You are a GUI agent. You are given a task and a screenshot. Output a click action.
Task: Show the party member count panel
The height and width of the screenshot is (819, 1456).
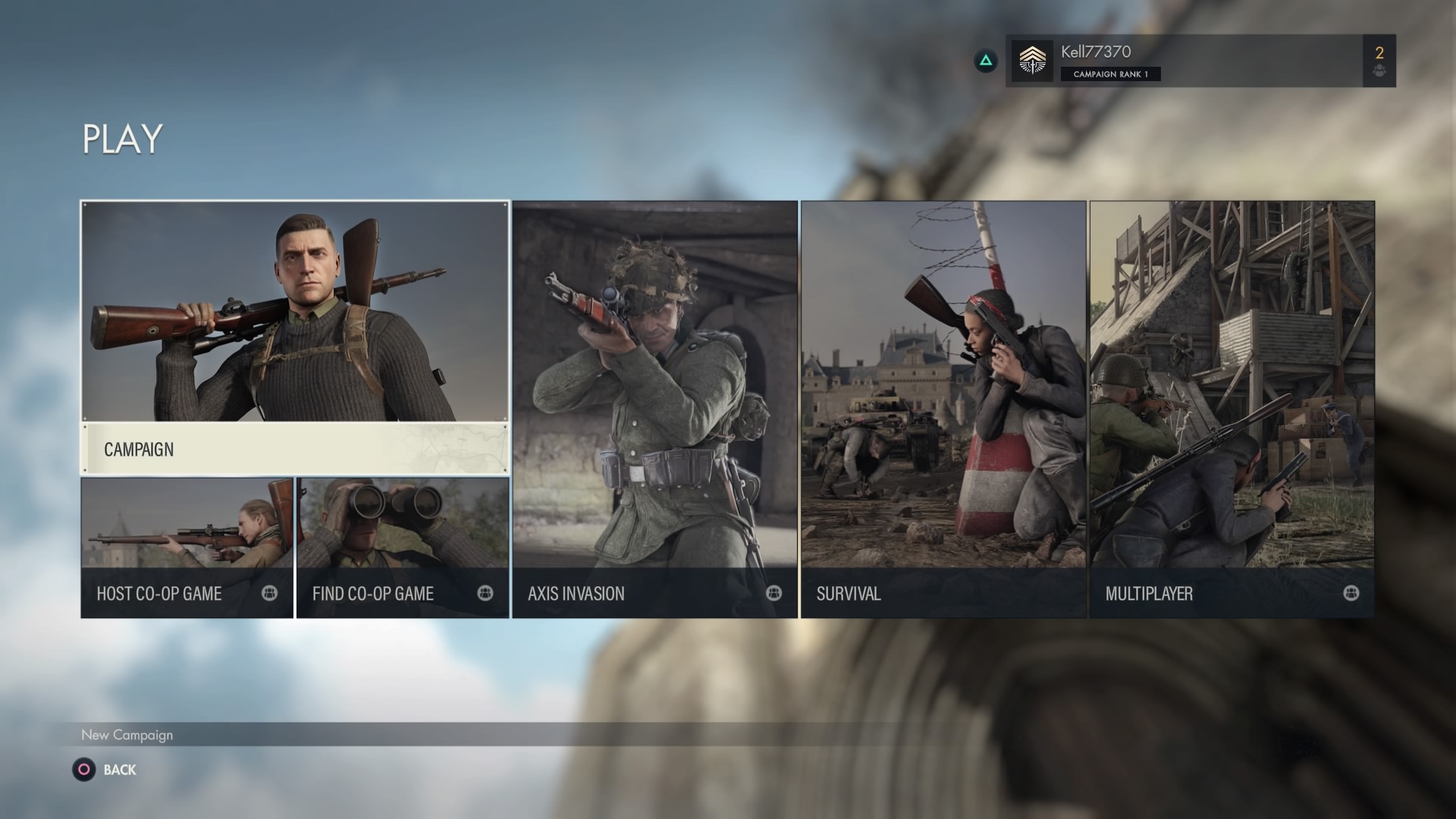tap(1379, 61)
